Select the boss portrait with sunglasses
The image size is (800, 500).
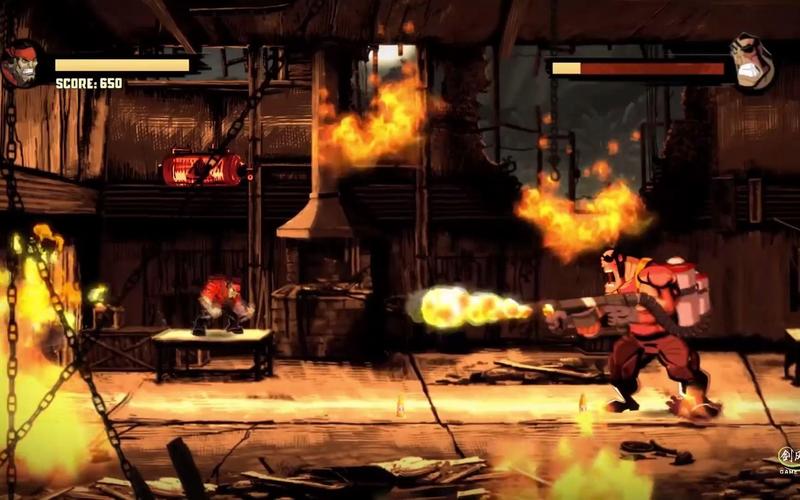point(751,62)
